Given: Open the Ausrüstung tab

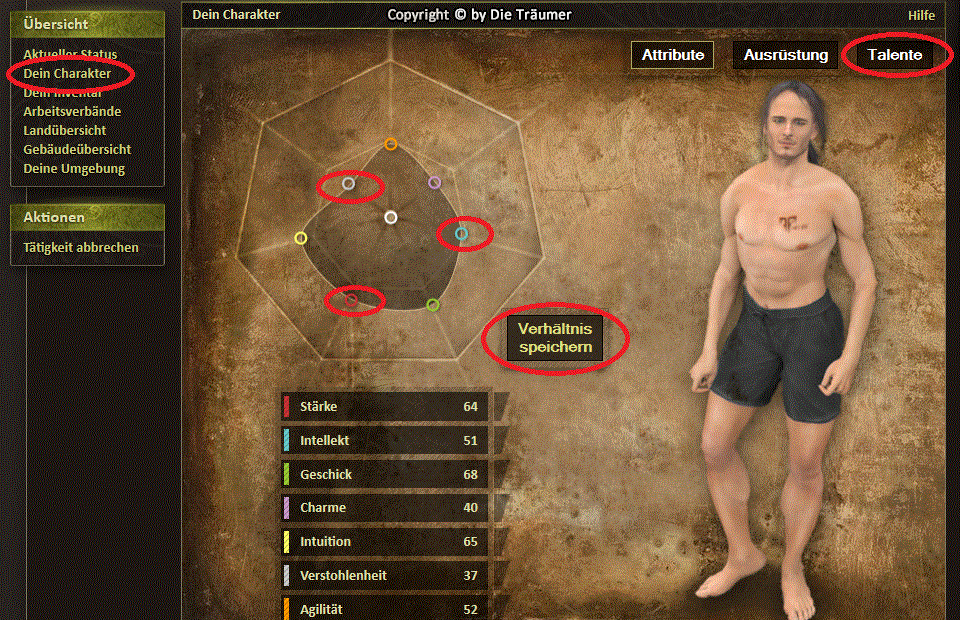Looking at the screenshot, I should click(x=785, y=55).
